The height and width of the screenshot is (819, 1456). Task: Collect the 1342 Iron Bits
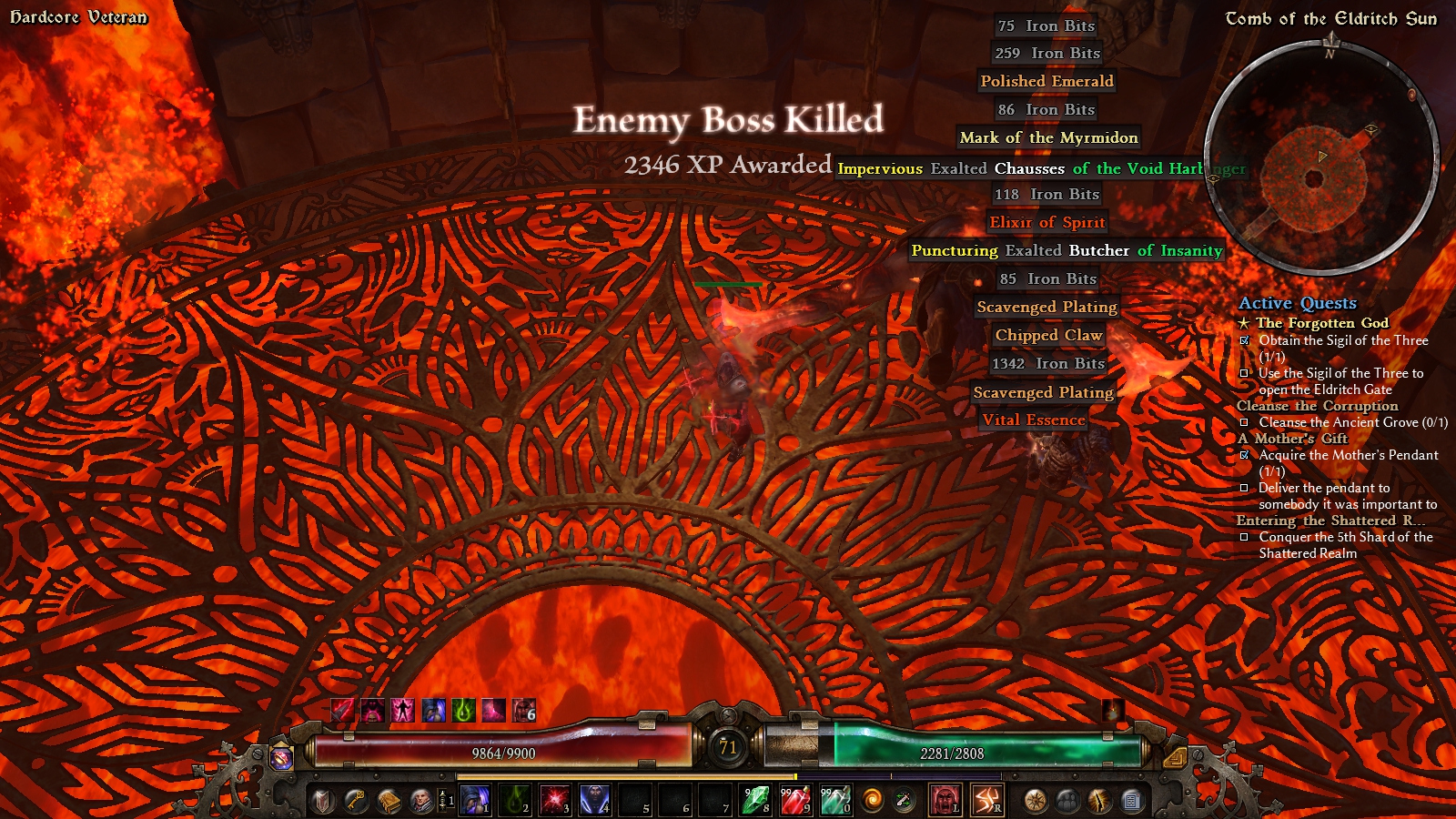[x=1047, y=363]
